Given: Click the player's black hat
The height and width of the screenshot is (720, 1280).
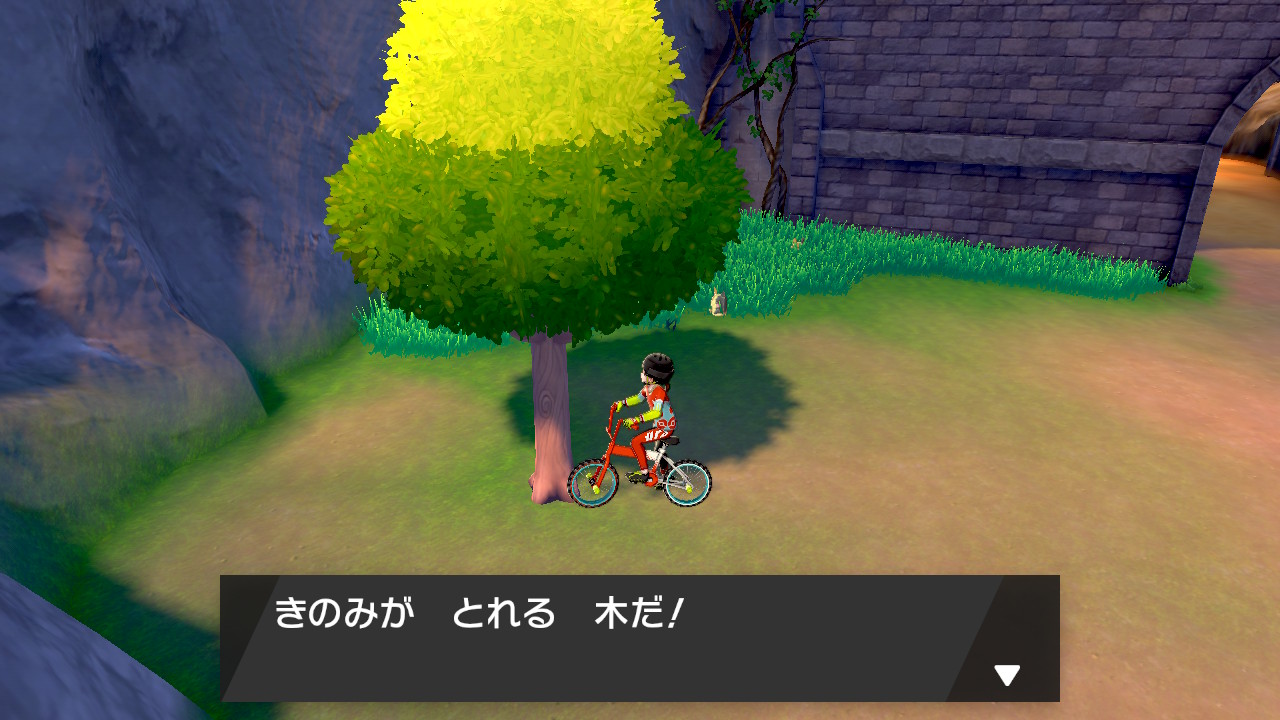Looking at the screenshot, I should pyautogui.click(x=657, y=365).
